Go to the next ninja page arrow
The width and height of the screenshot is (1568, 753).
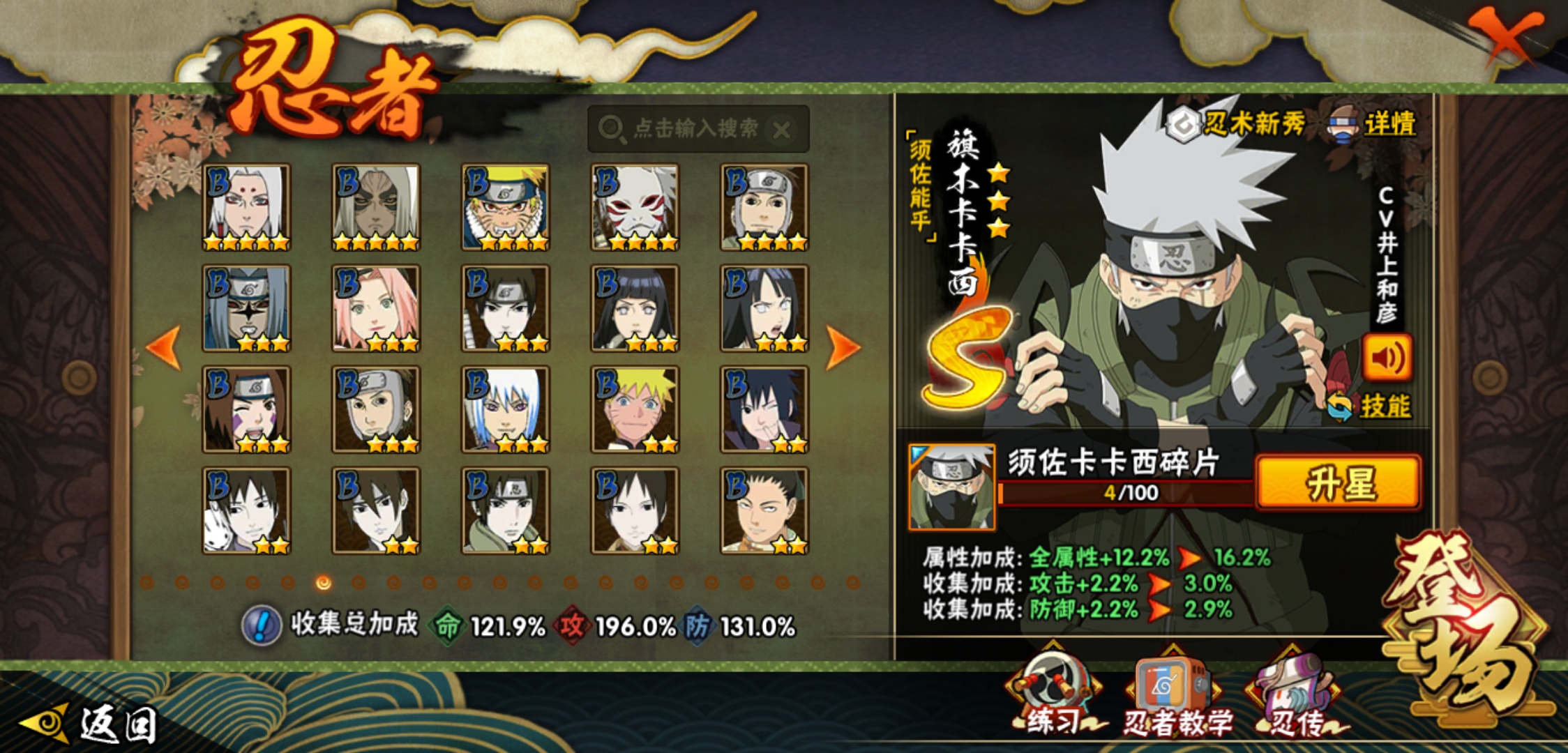[x=842, y=347]
